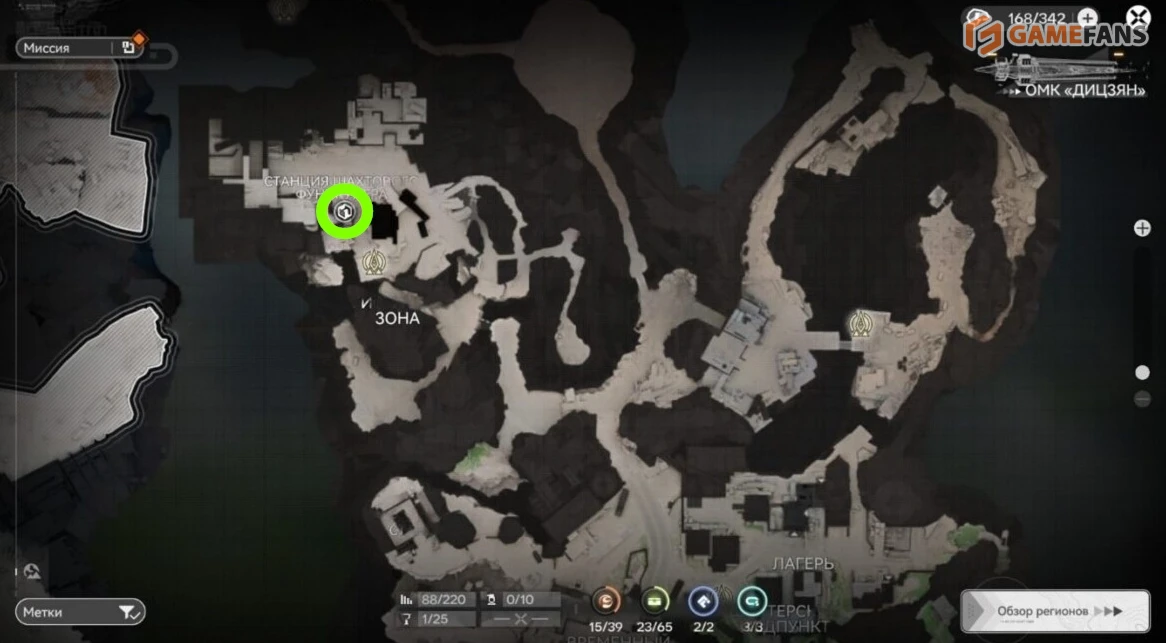This screenshot has height=643, width=1166.
Task: Zoom out with the map minus button
Action: tap(1142, 400)
